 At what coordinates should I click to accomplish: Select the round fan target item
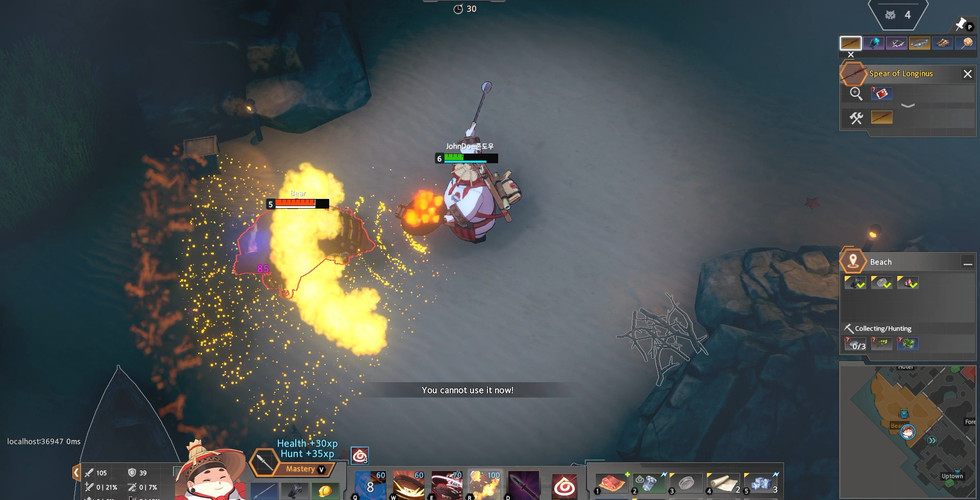[966, 44]
